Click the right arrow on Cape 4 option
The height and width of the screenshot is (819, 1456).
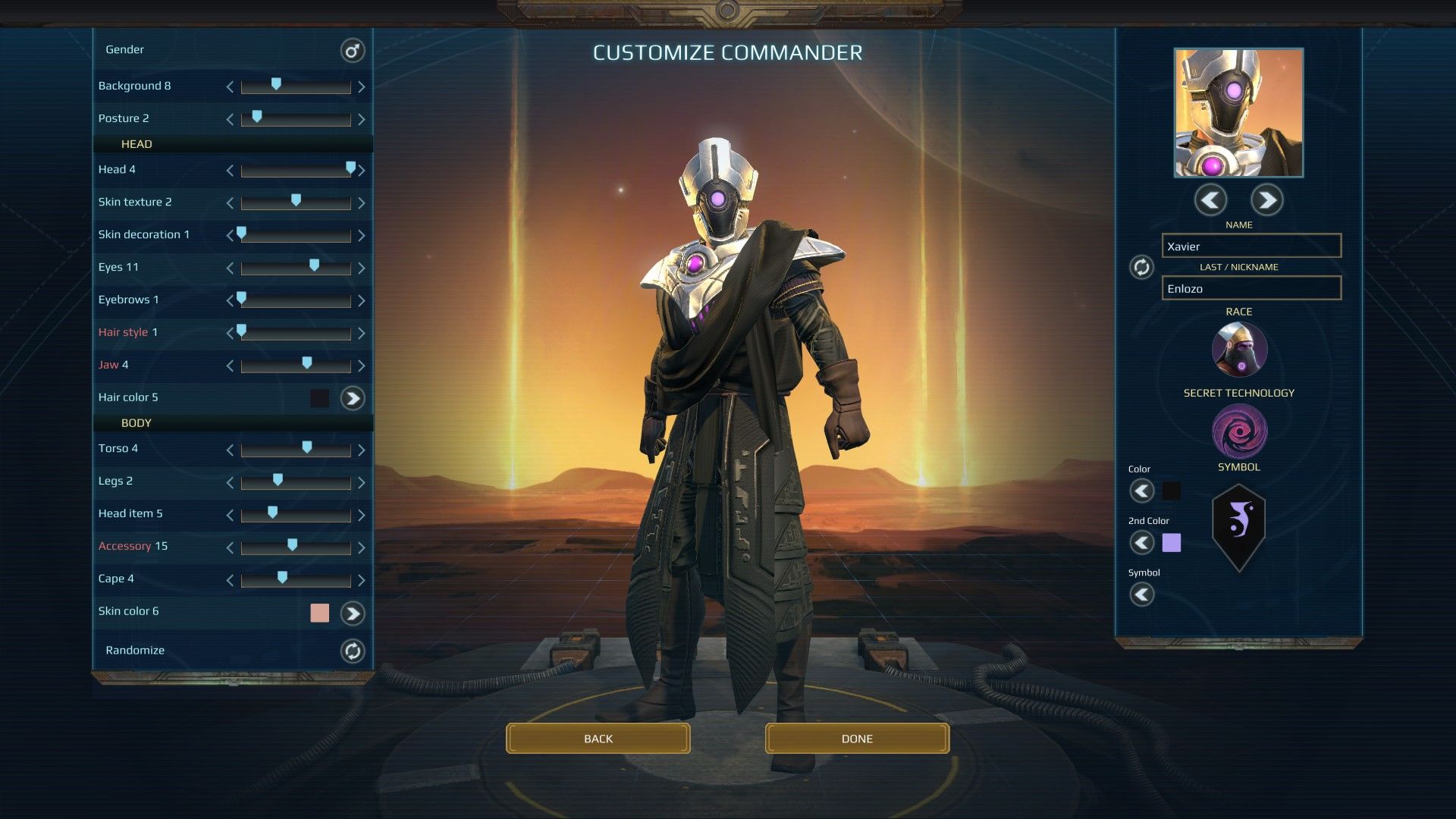point(361,579)
